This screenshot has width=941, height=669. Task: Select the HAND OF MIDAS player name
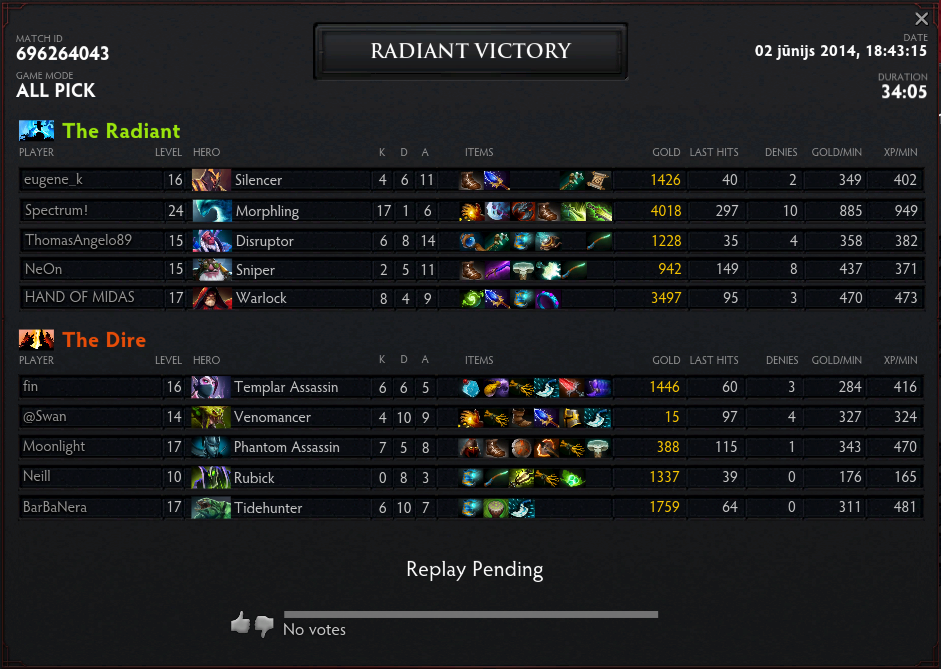[79, 297]
